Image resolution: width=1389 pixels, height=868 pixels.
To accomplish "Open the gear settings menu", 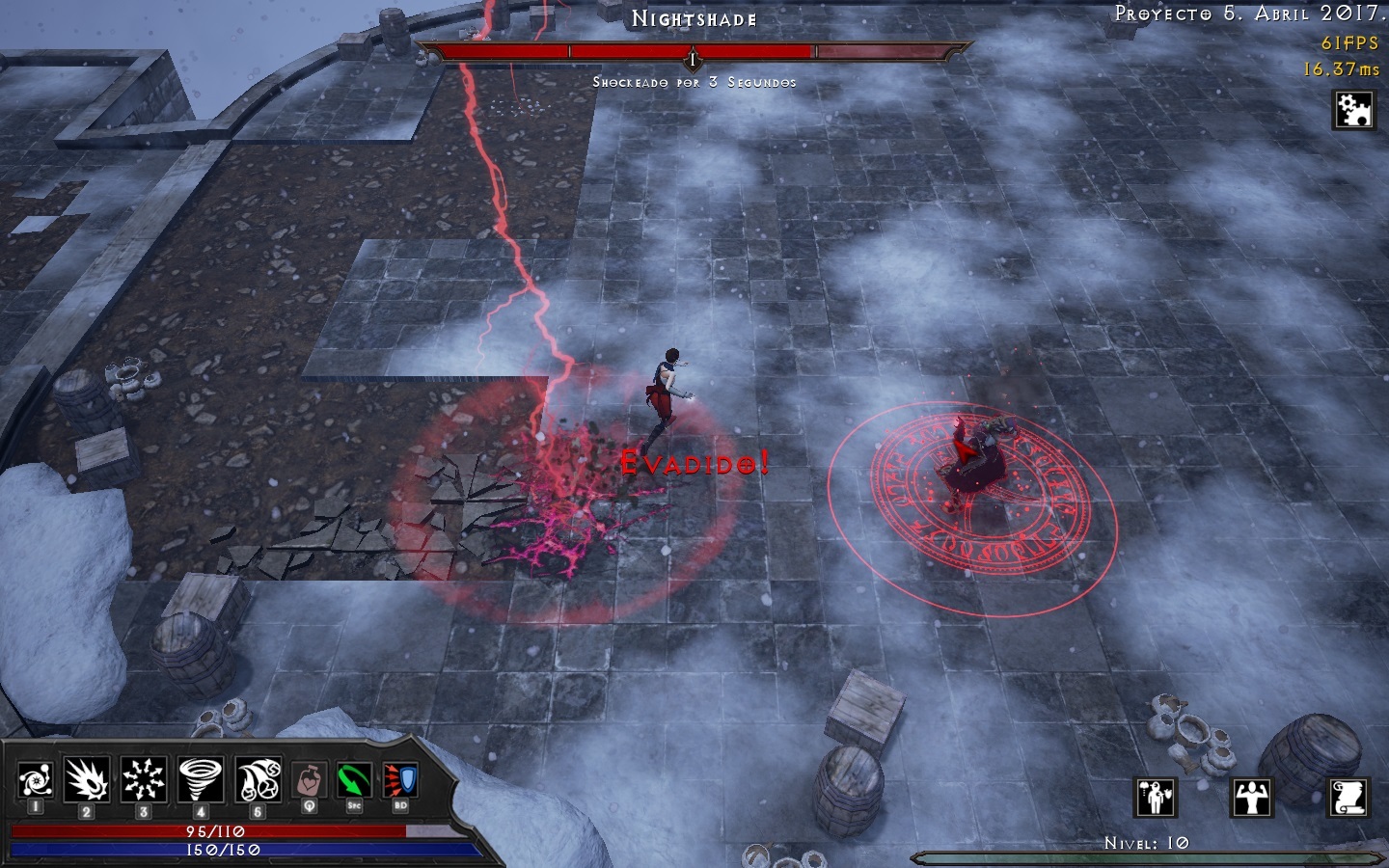I will click(x=1353, y=110).
